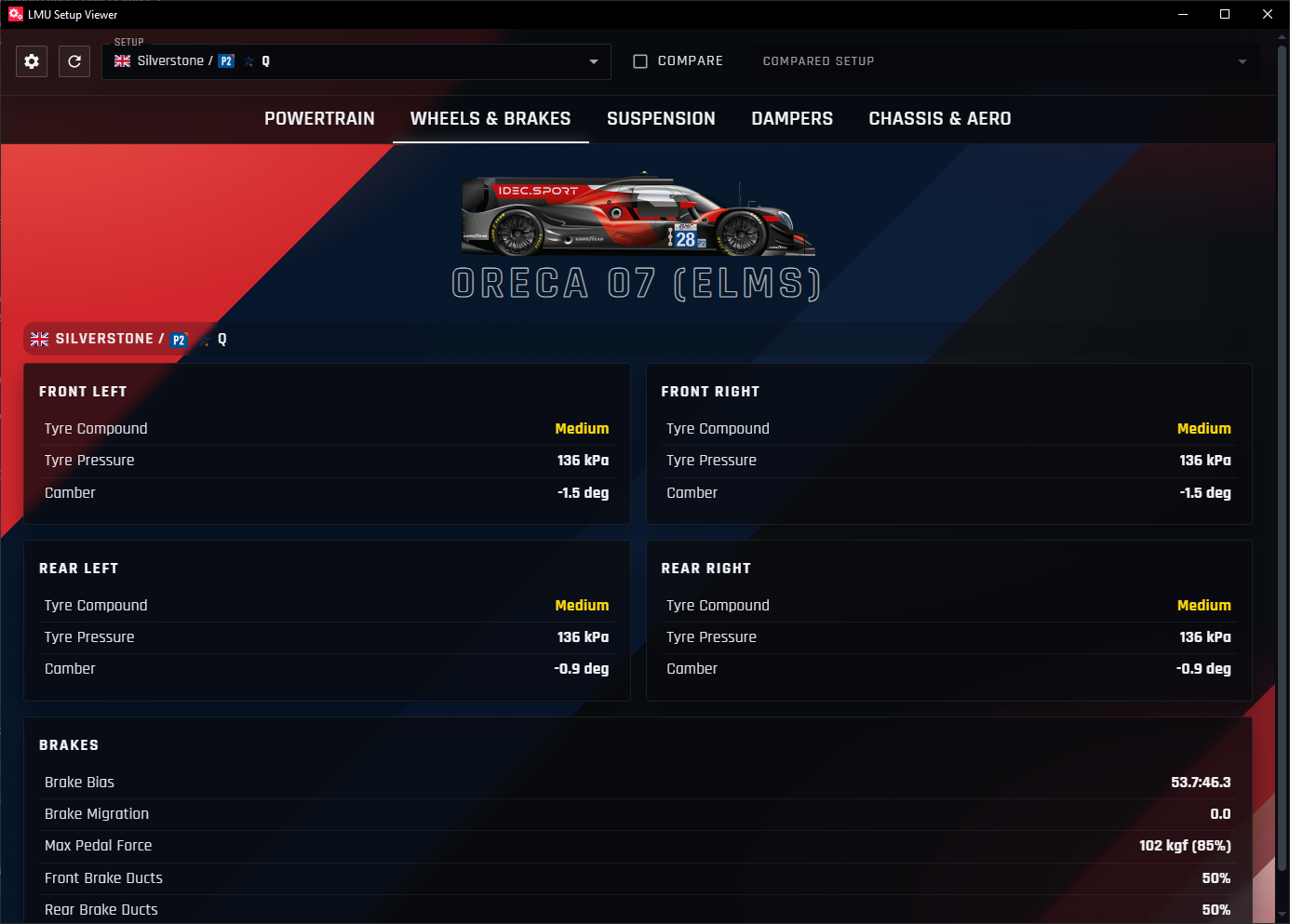Click the UK flag in the setup selector

[x=122, y=60]
